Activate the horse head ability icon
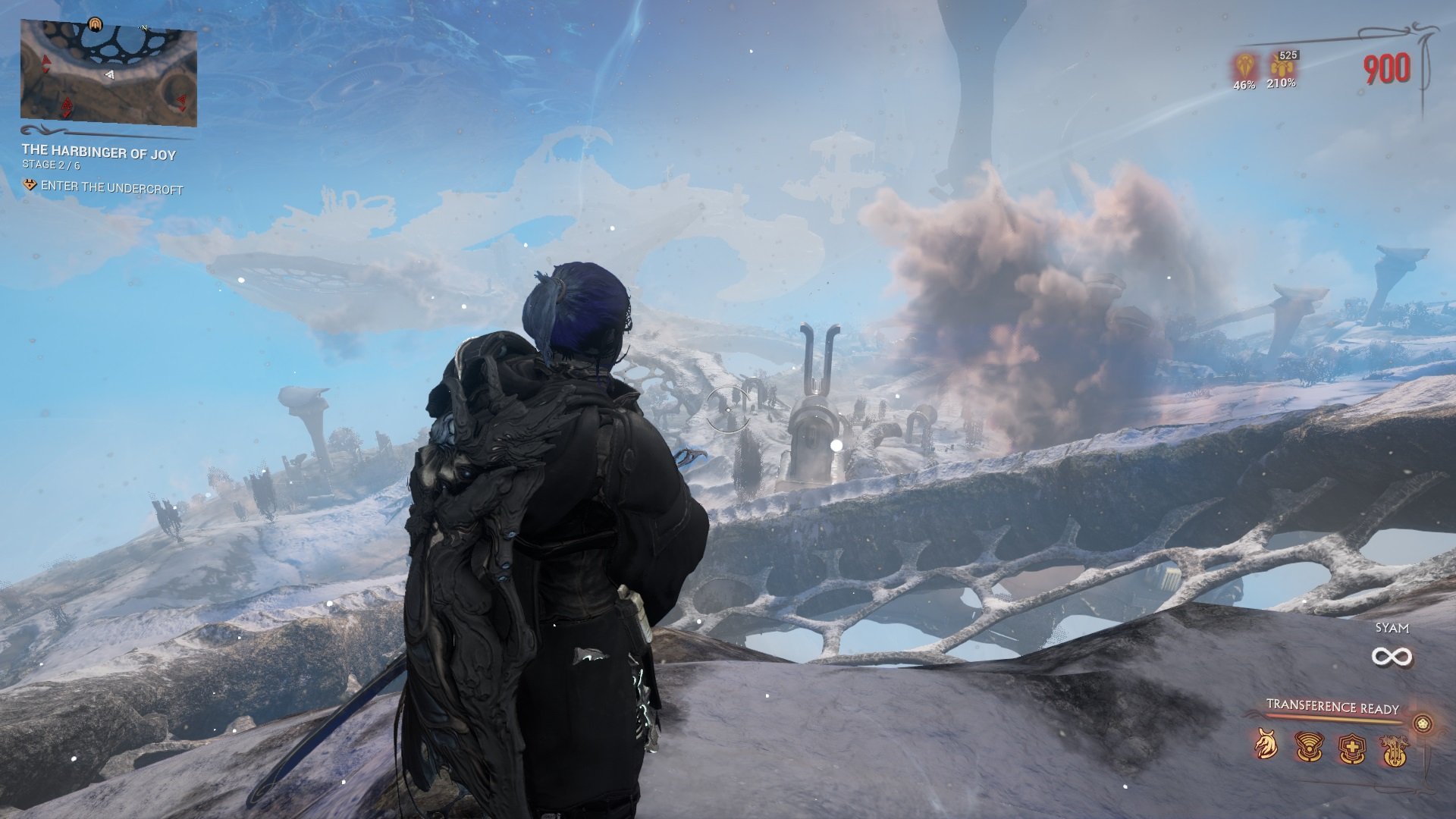This screenshot has width=1456, height=819. [1264, 745]
